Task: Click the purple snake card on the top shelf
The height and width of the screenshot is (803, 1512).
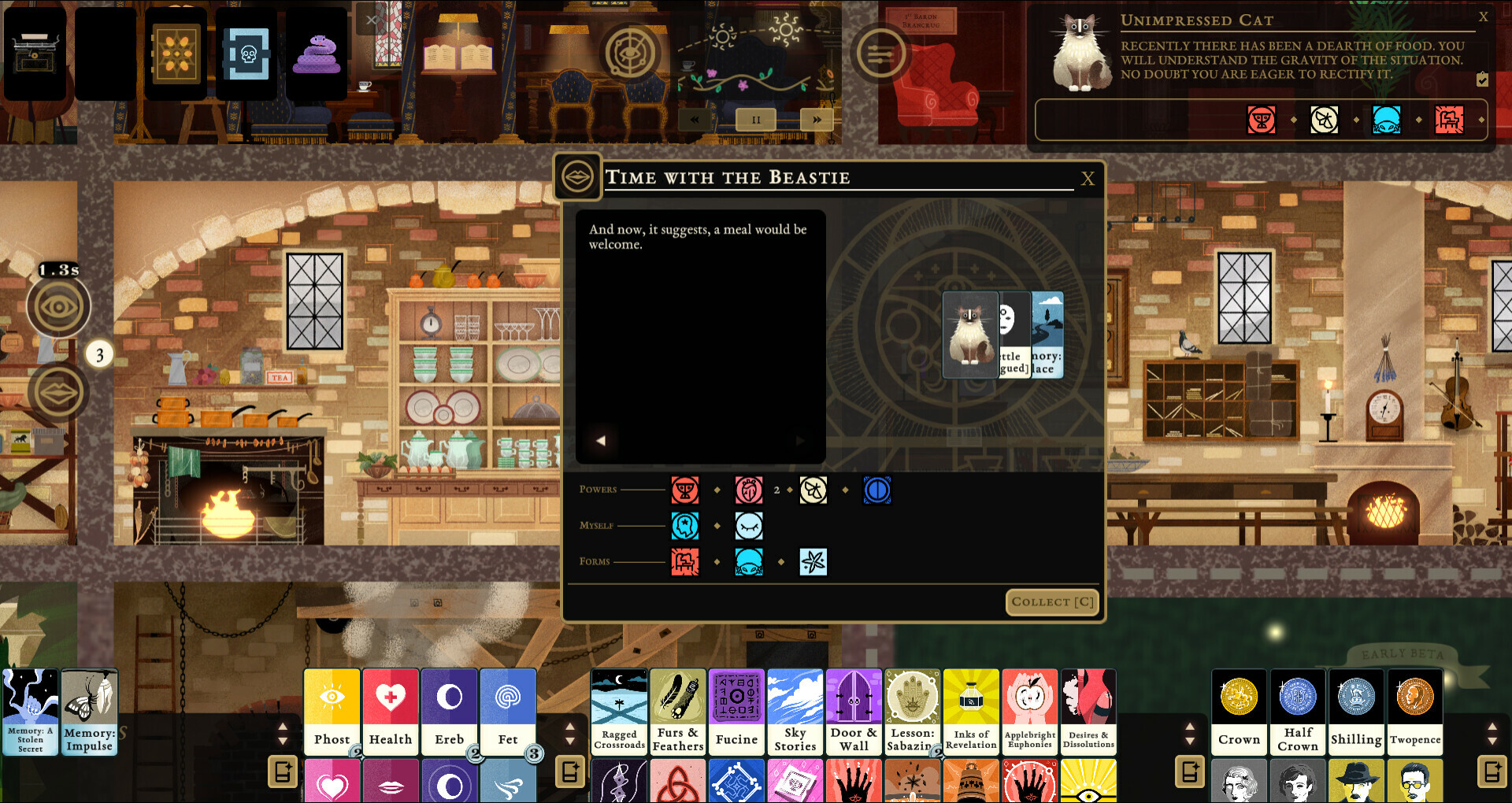Action: [317, 54]
